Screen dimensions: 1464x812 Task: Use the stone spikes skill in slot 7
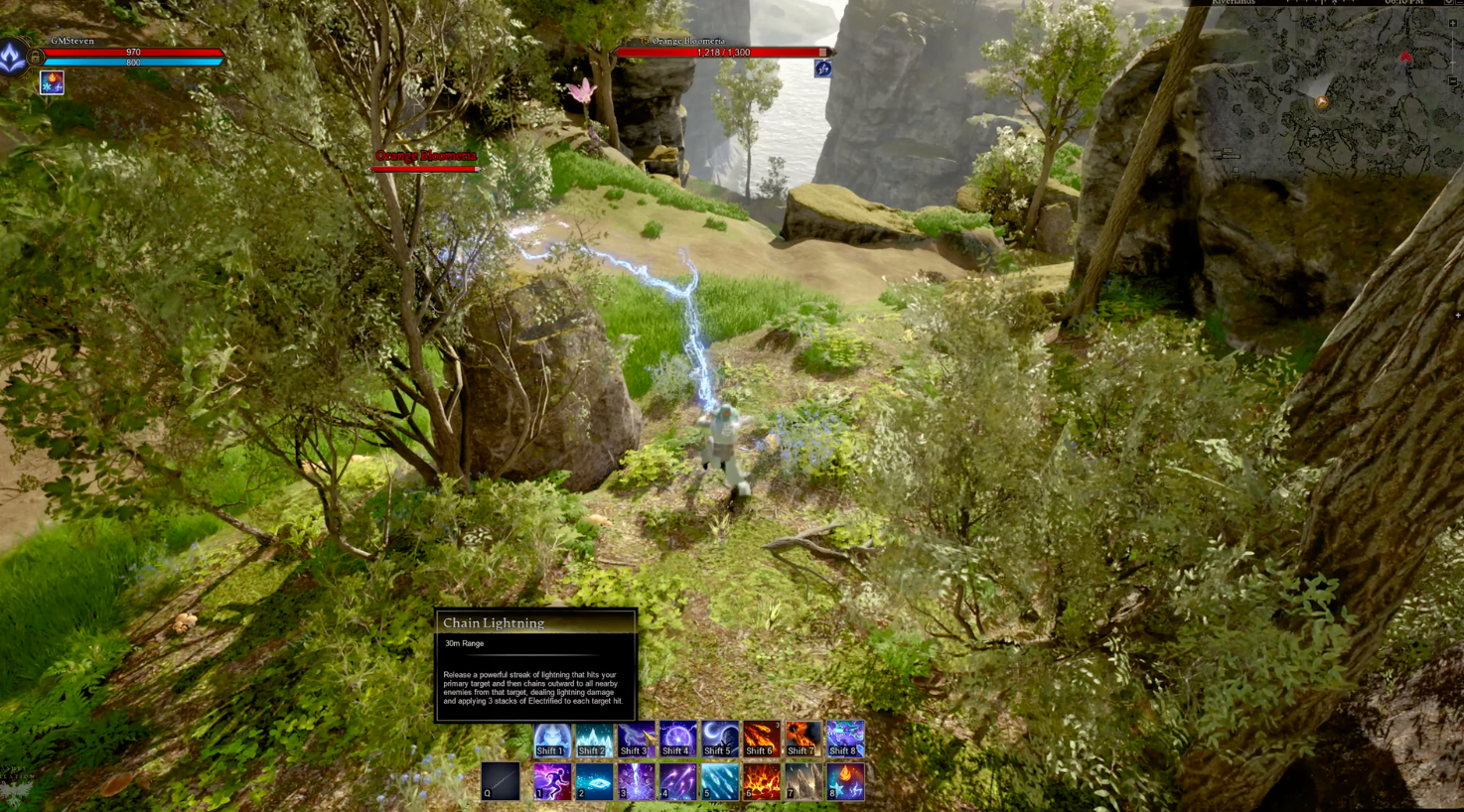tap(803, 781)
